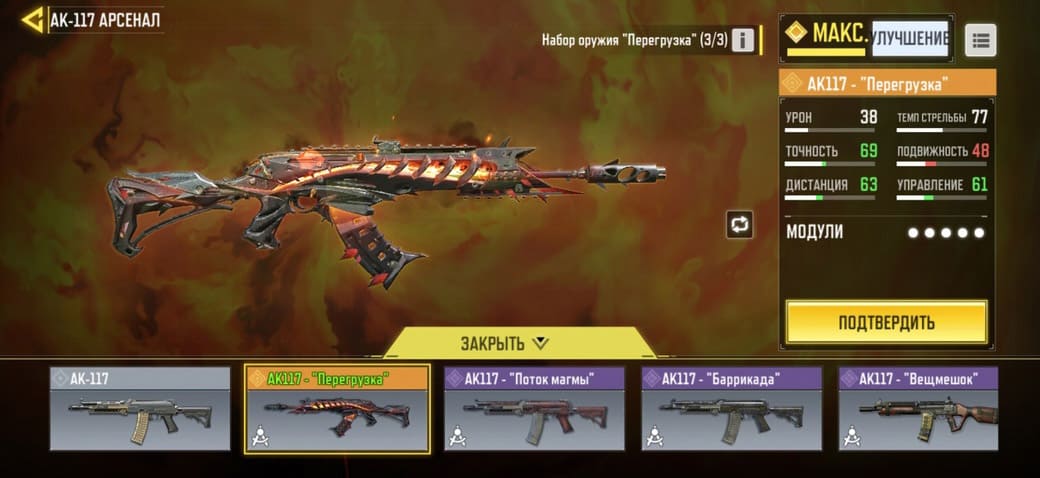The width and height of the screenshot is (1040, 478).
Task: Click the weapon swap arrows icon
Action: pos(739,224)
